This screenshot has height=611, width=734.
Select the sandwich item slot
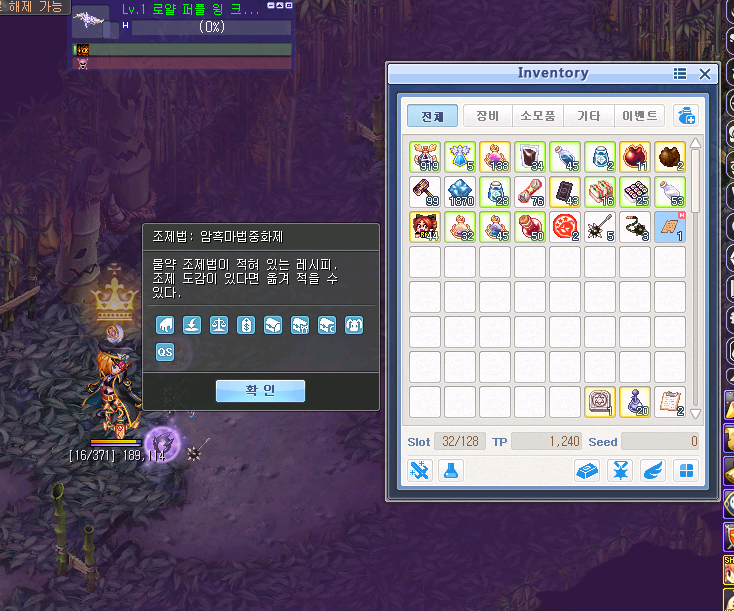(600, 192)
